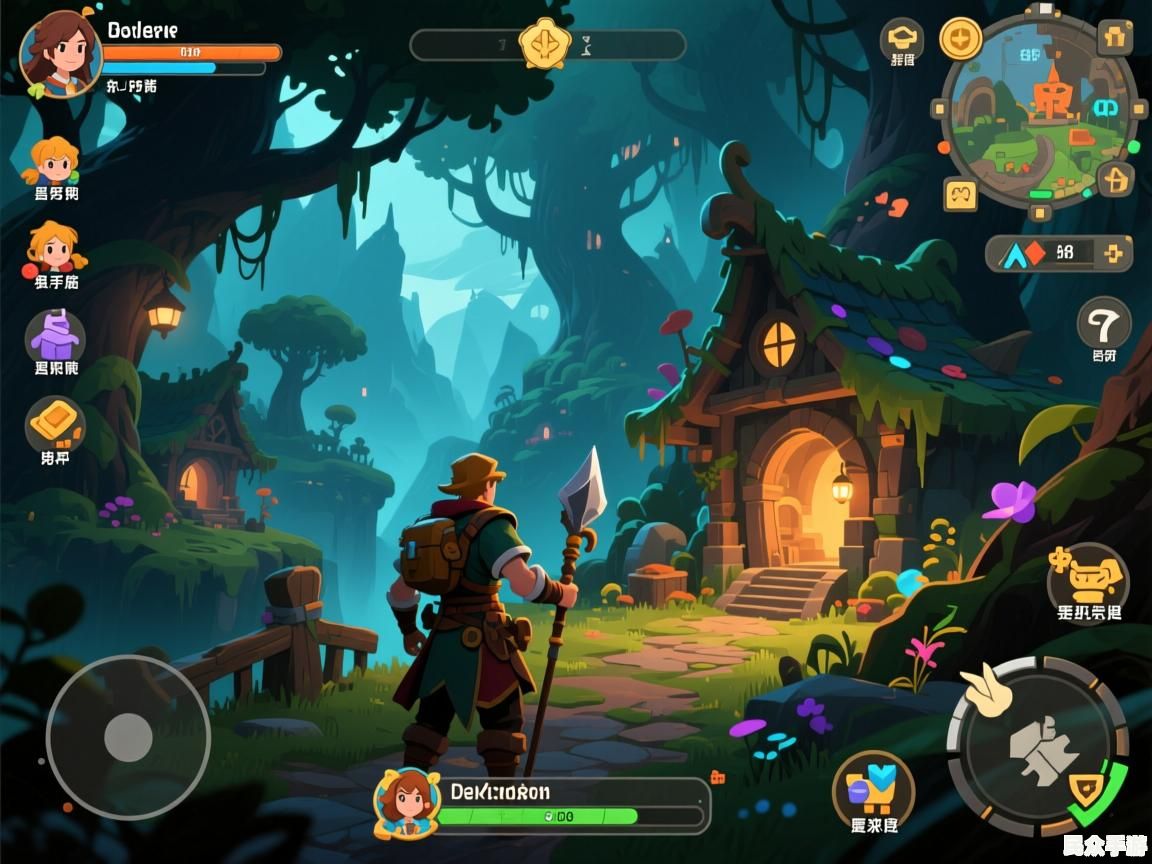
Task: Click the gold shield coin button
Action: [960, 38]
